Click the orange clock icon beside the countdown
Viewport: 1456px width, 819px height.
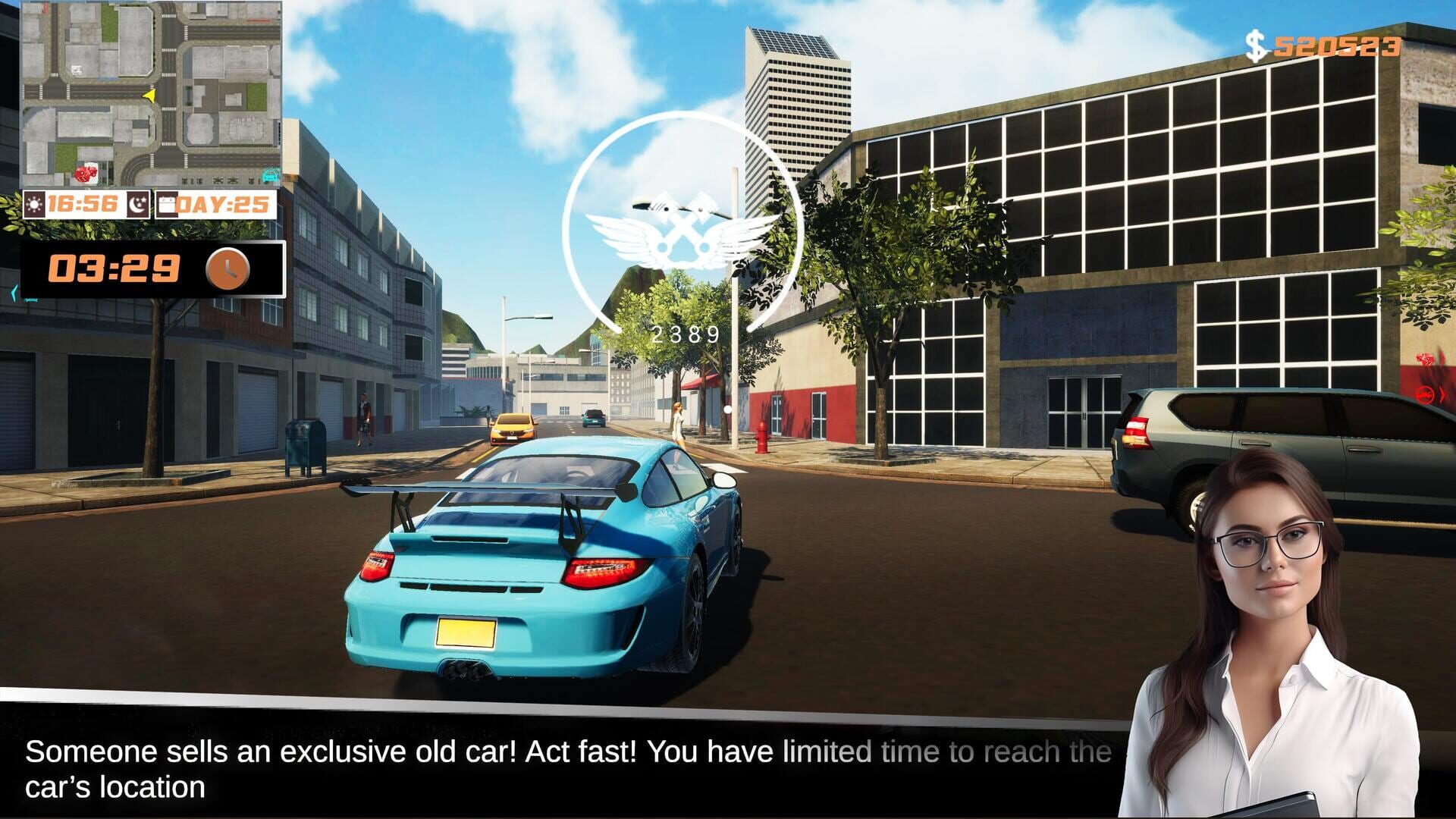pos(227,268)
